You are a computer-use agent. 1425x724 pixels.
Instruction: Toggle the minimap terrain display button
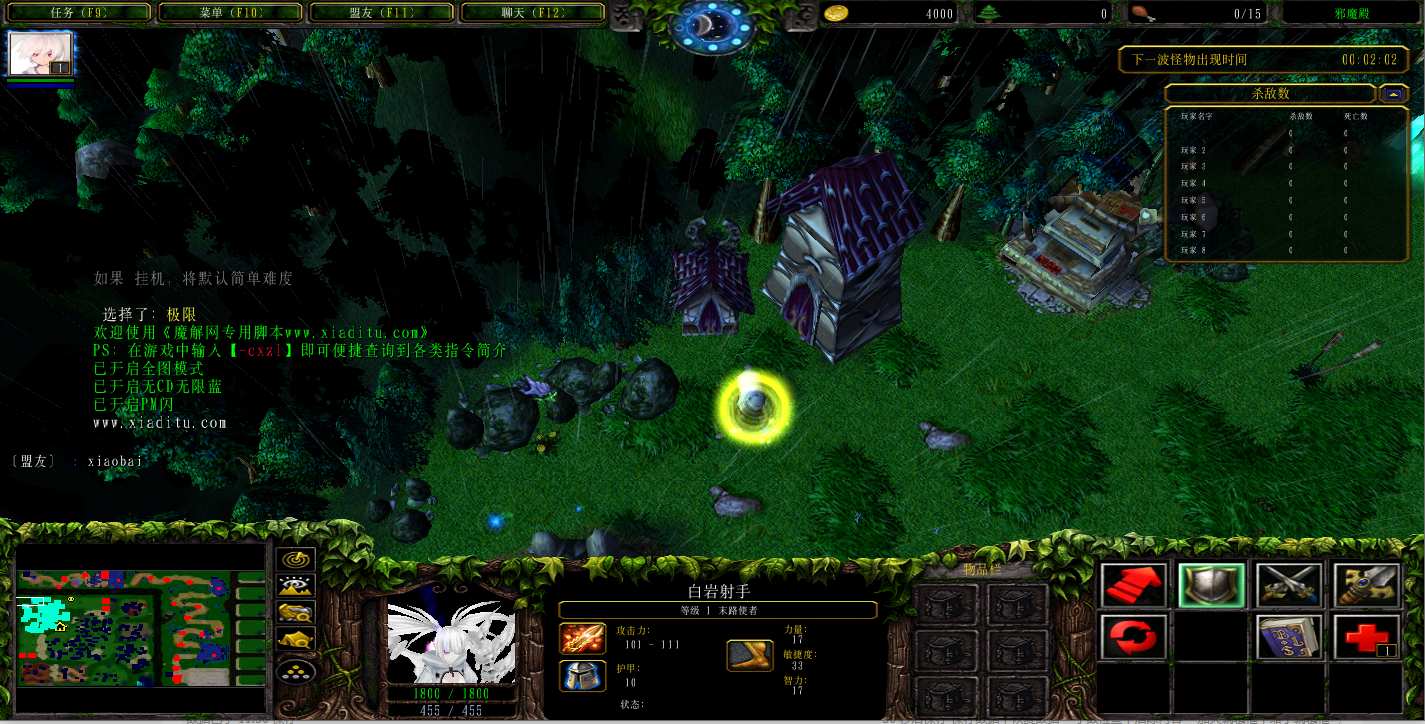coord(296,586)
